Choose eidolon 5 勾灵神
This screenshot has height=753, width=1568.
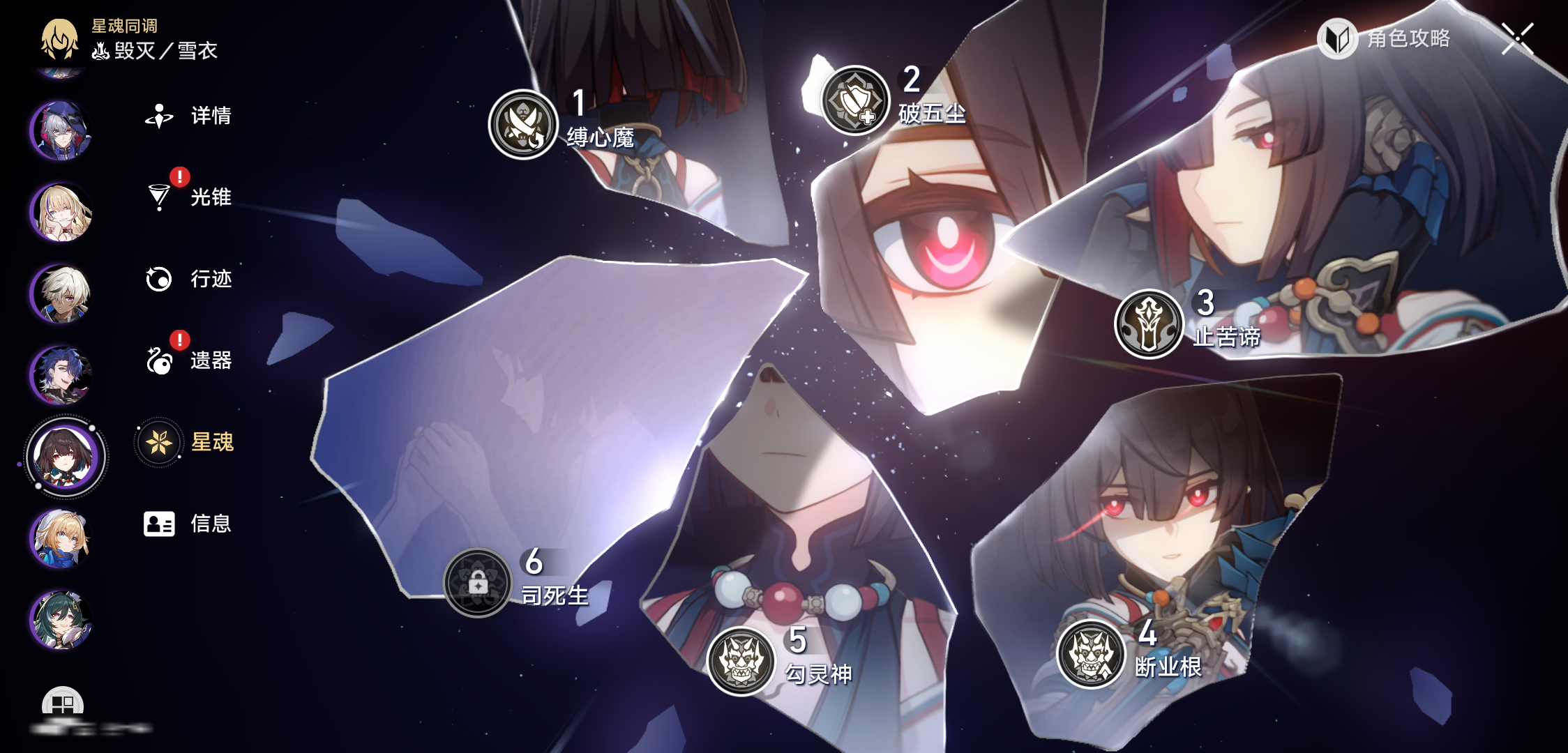coord(741,661)
